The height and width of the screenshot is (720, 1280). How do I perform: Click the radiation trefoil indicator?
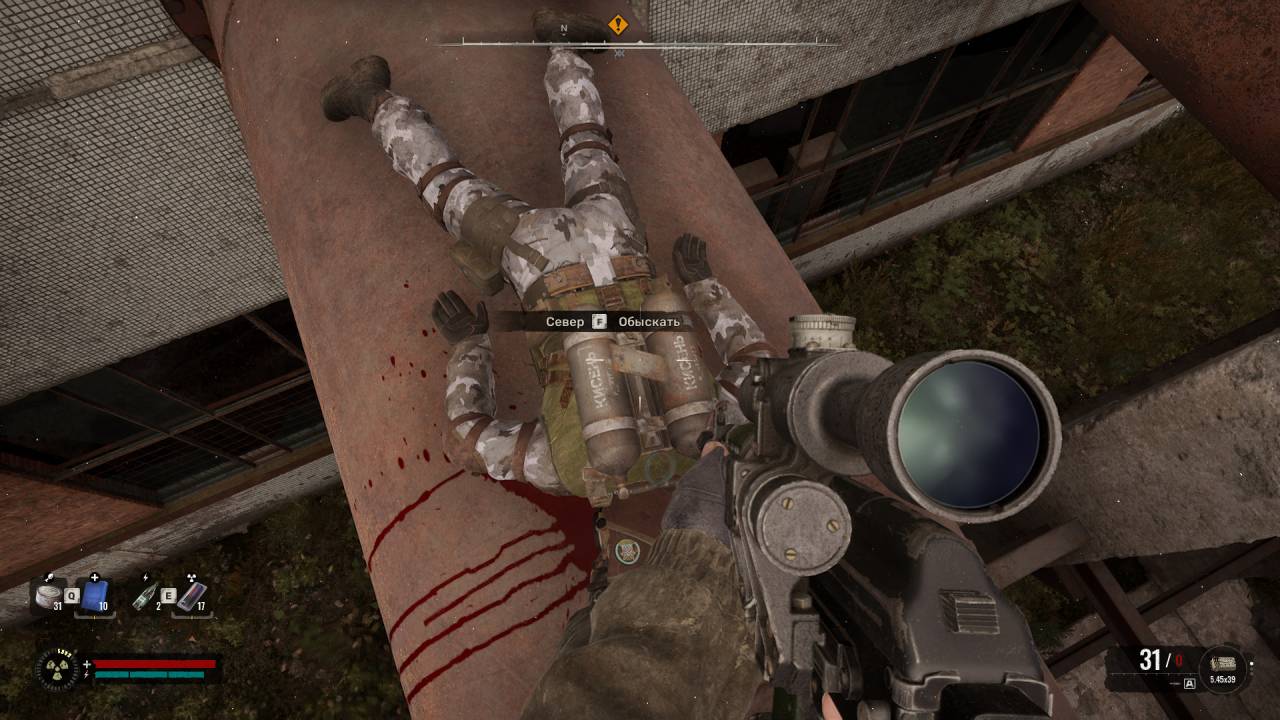click(x=56, y=668)
